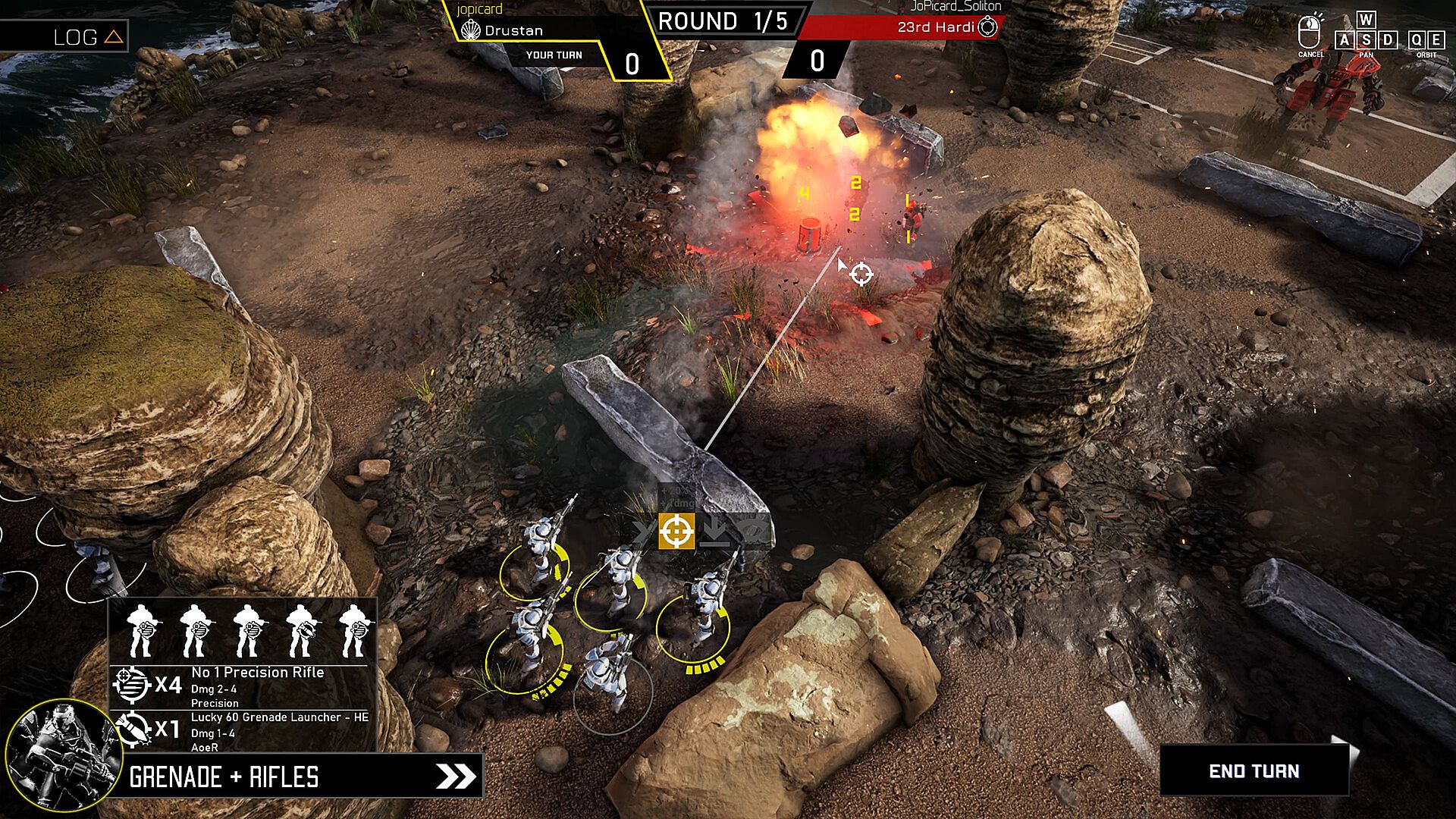
Task: Select the greyed eye overwatch action icon
Action: 752,532
